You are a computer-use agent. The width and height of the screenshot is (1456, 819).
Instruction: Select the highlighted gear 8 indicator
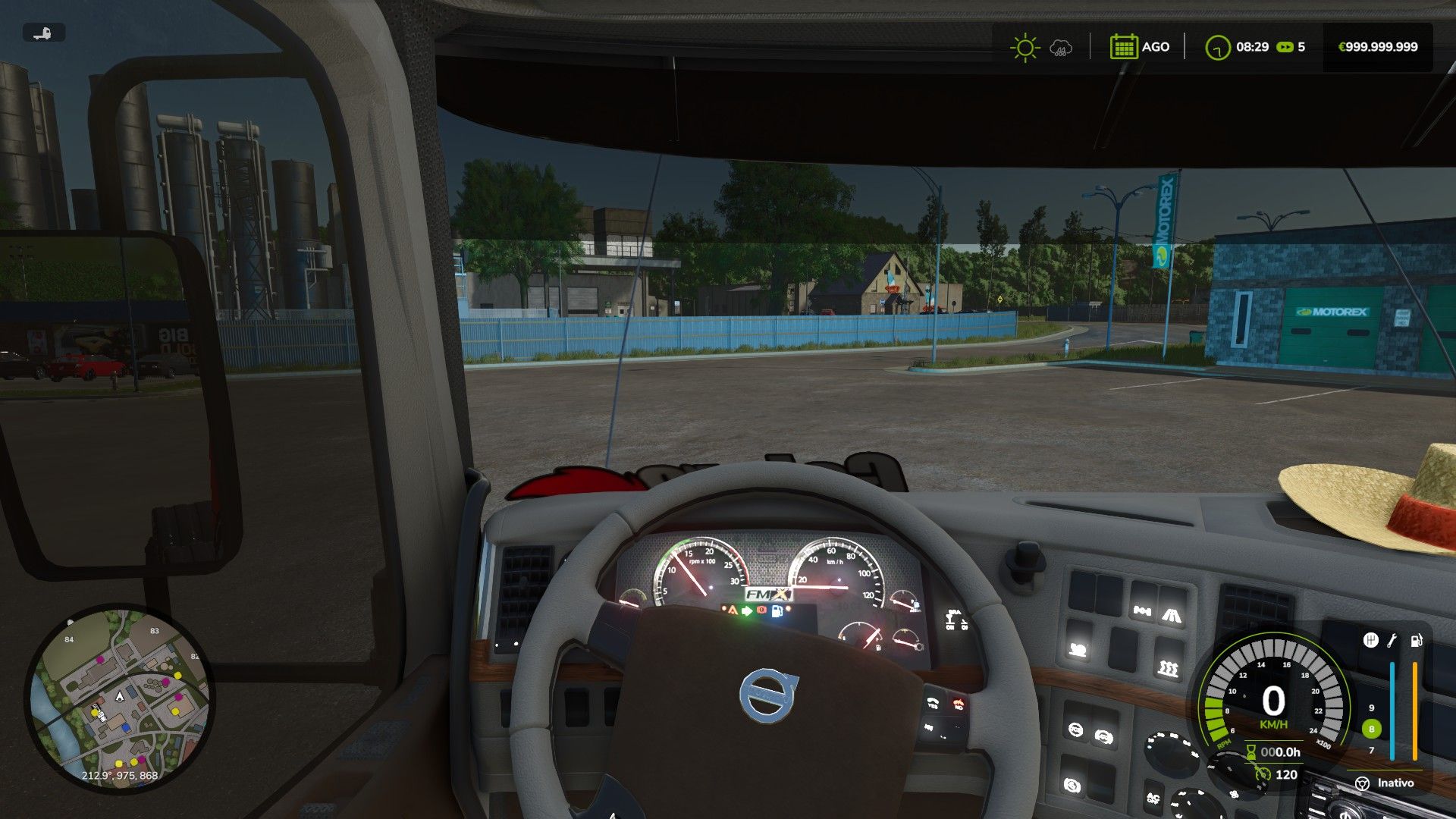[x=1371, y=729]
